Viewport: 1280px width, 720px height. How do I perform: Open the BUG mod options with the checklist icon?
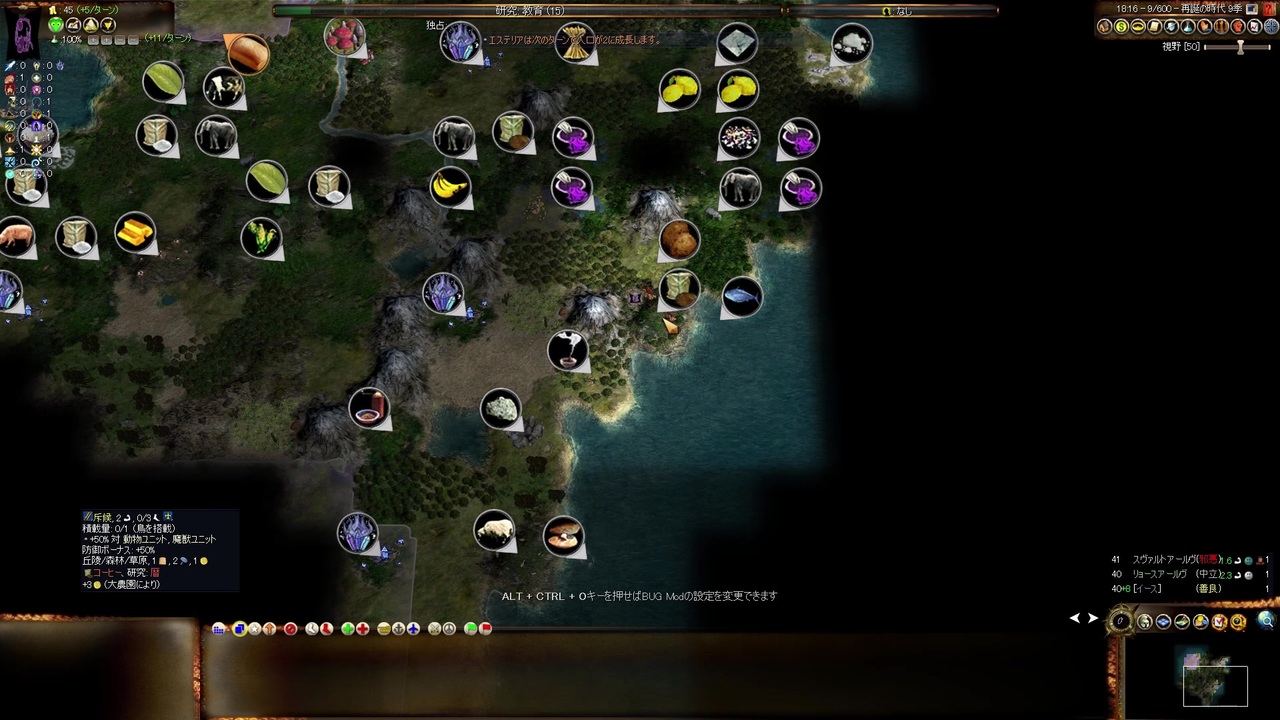[x=1220, y=621]
